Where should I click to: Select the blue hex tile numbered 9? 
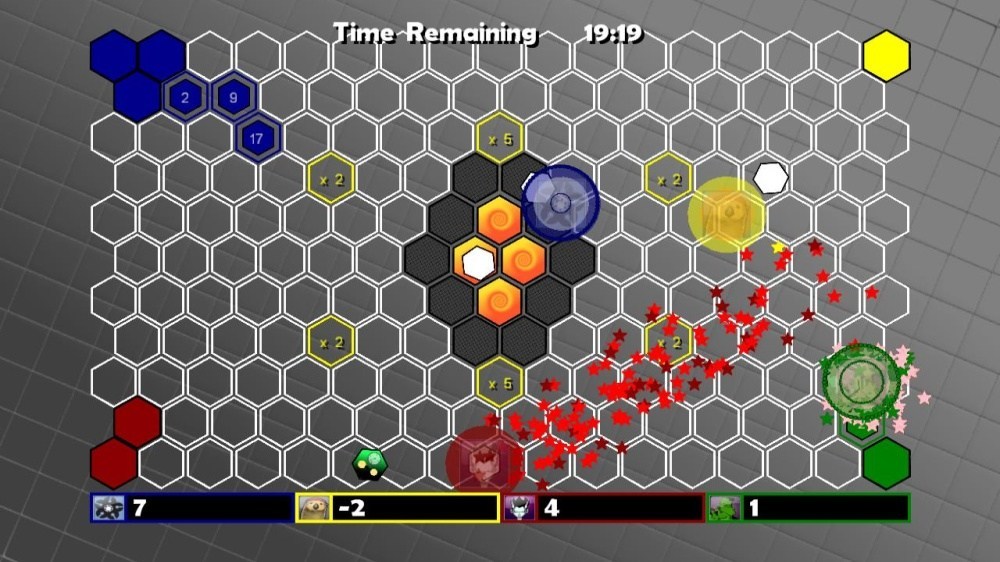point(234,97)
